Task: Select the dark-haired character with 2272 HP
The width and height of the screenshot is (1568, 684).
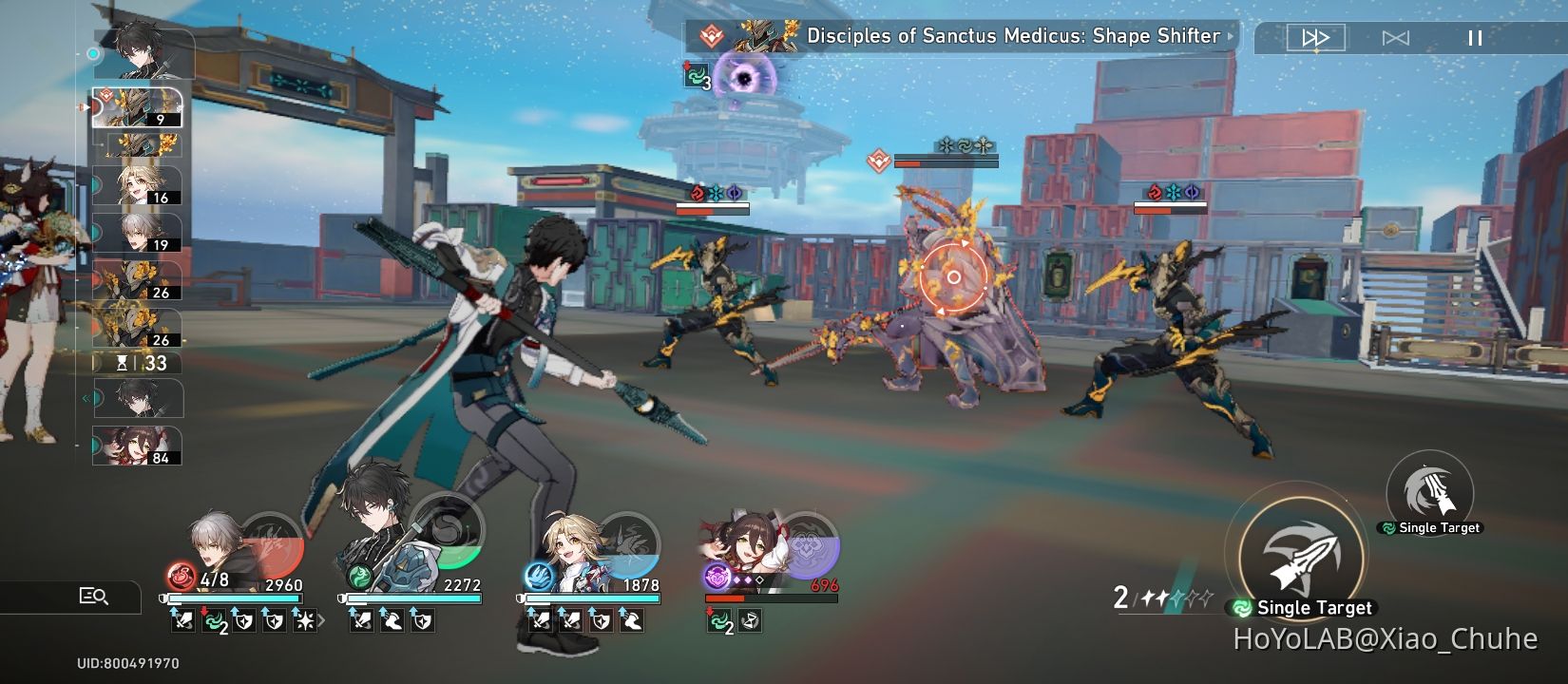Action: click(x=411, y=549)
